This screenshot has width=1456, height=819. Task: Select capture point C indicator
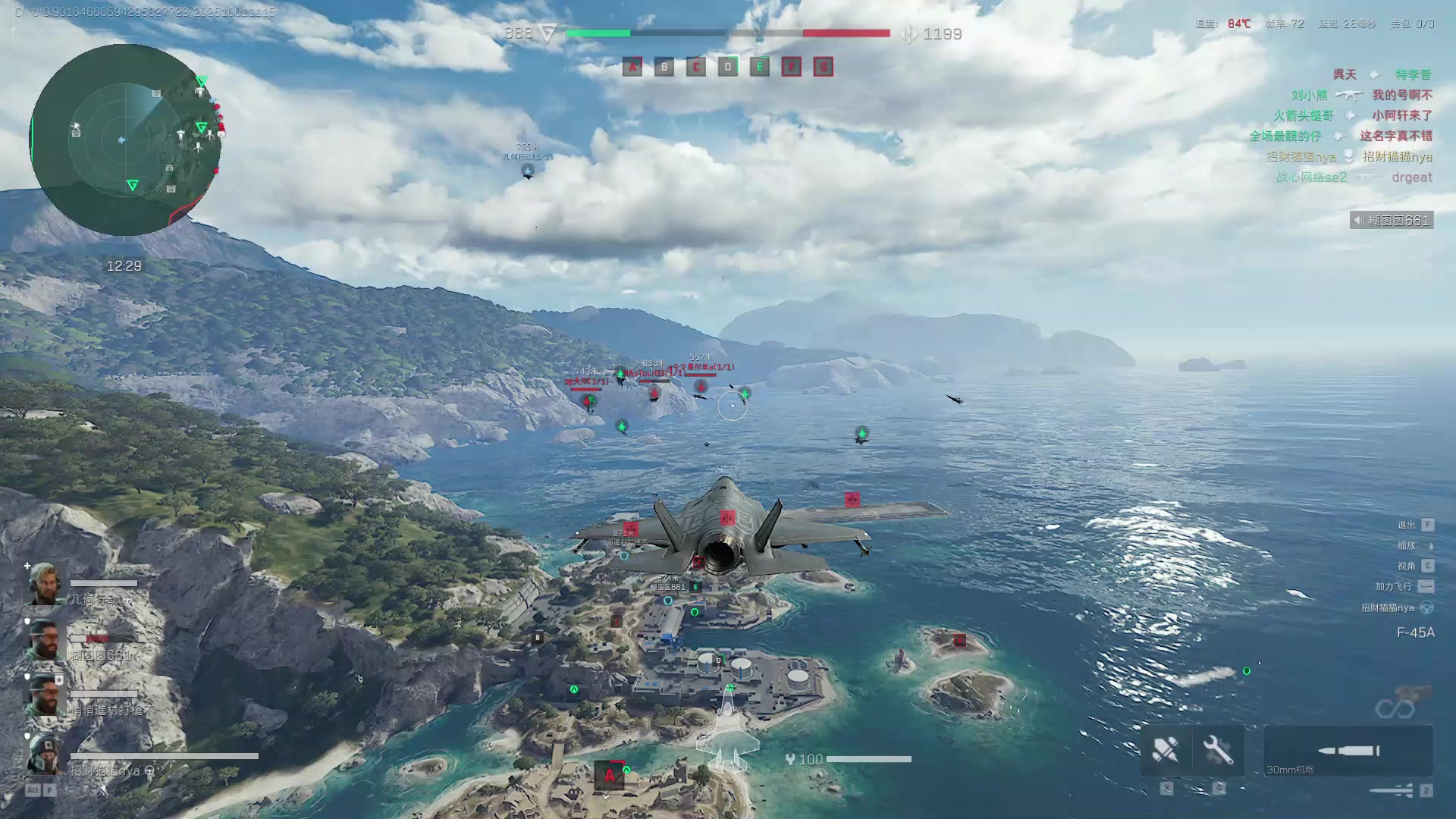(695, 67)
